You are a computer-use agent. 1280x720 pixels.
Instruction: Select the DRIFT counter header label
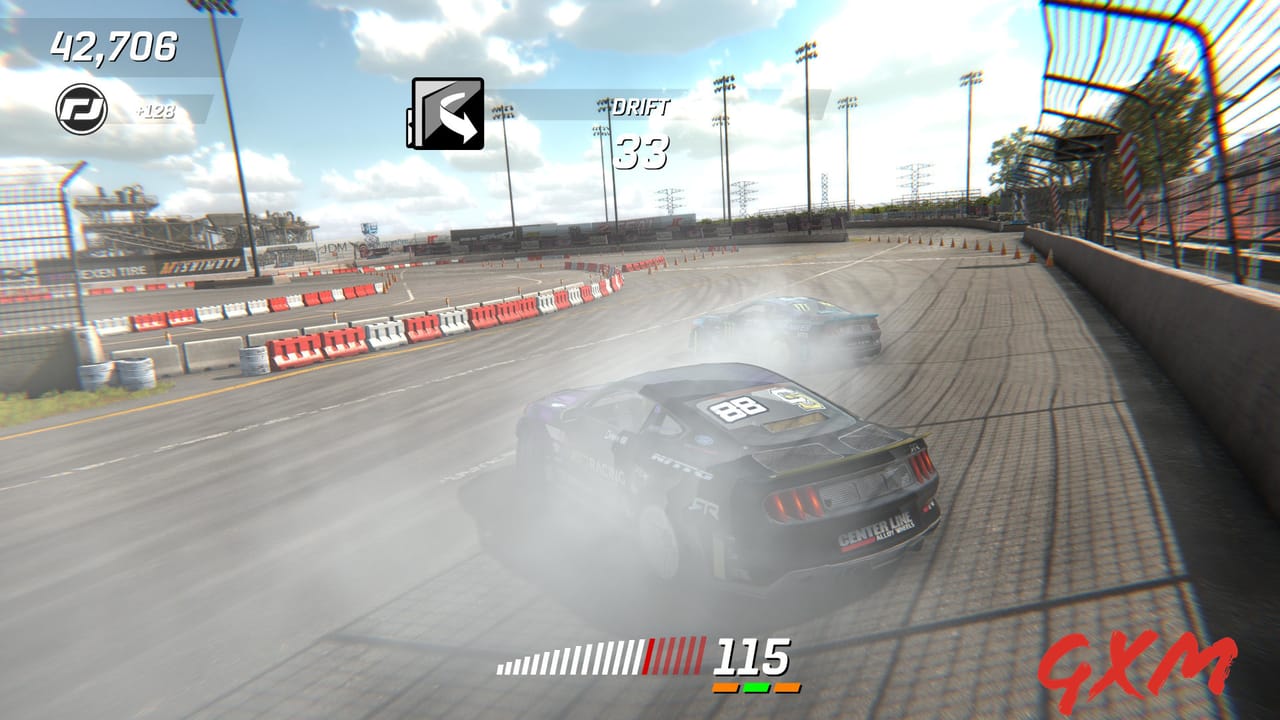642,108
